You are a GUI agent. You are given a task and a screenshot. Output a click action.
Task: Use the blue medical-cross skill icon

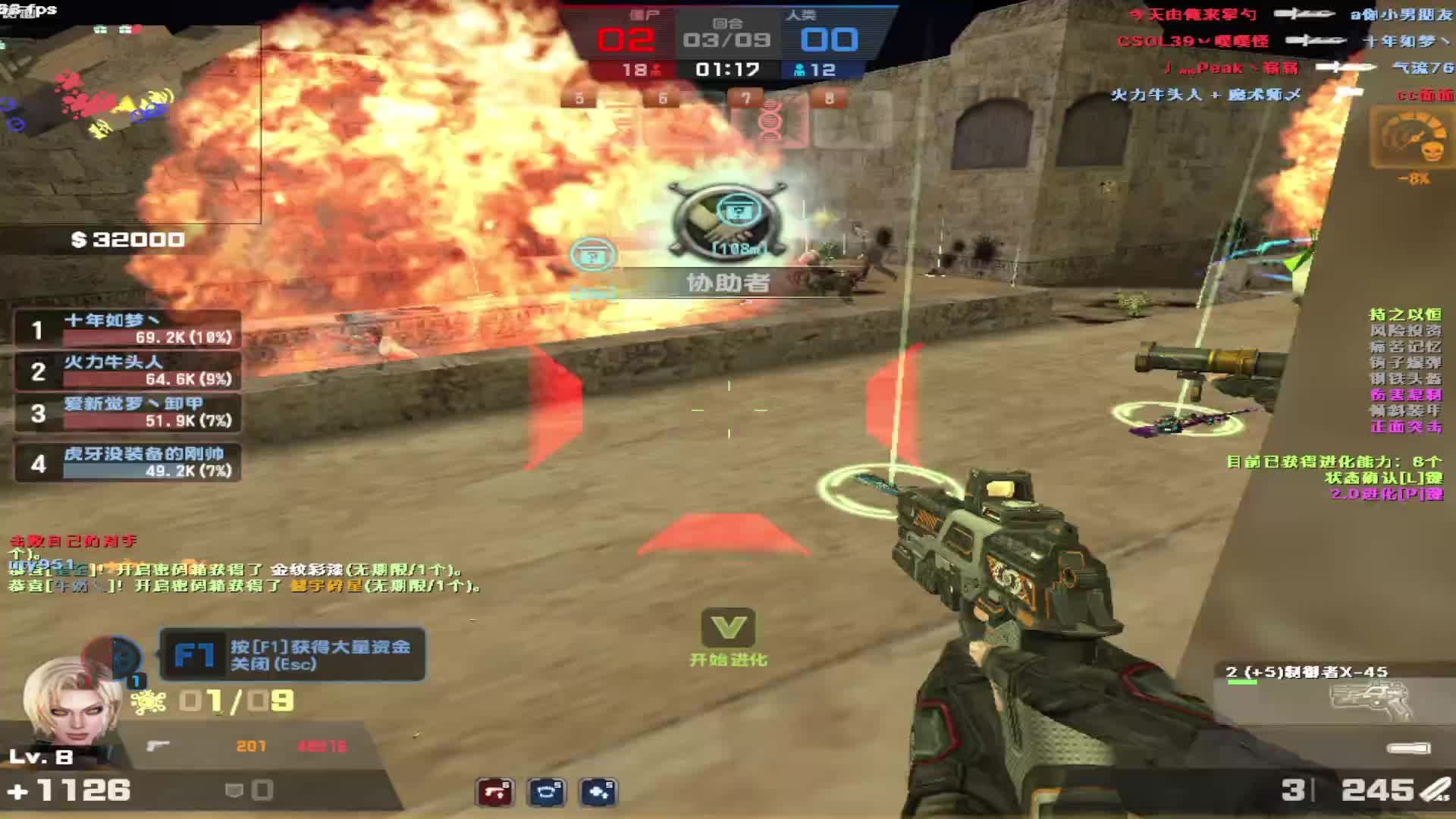pos(598,792)
